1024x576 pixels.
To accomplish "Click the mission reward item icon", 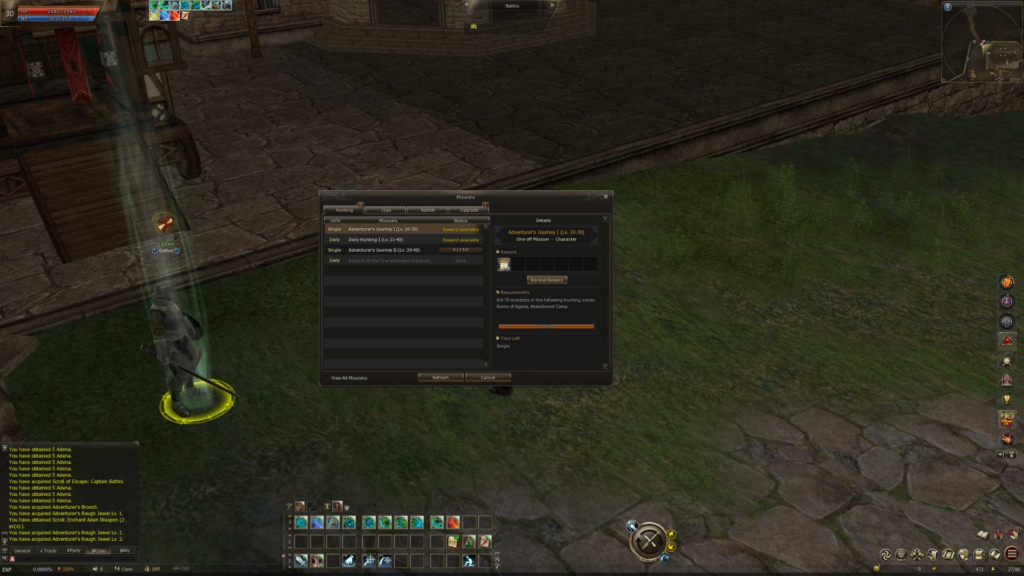I will pos(505,264).
